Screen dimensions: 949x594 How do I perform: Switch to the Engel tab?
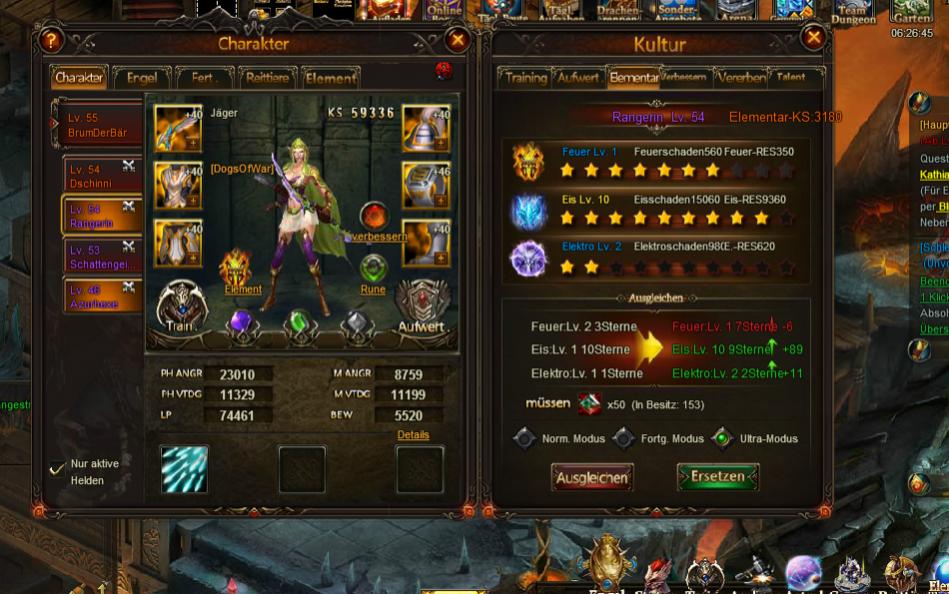coord(141,78)
